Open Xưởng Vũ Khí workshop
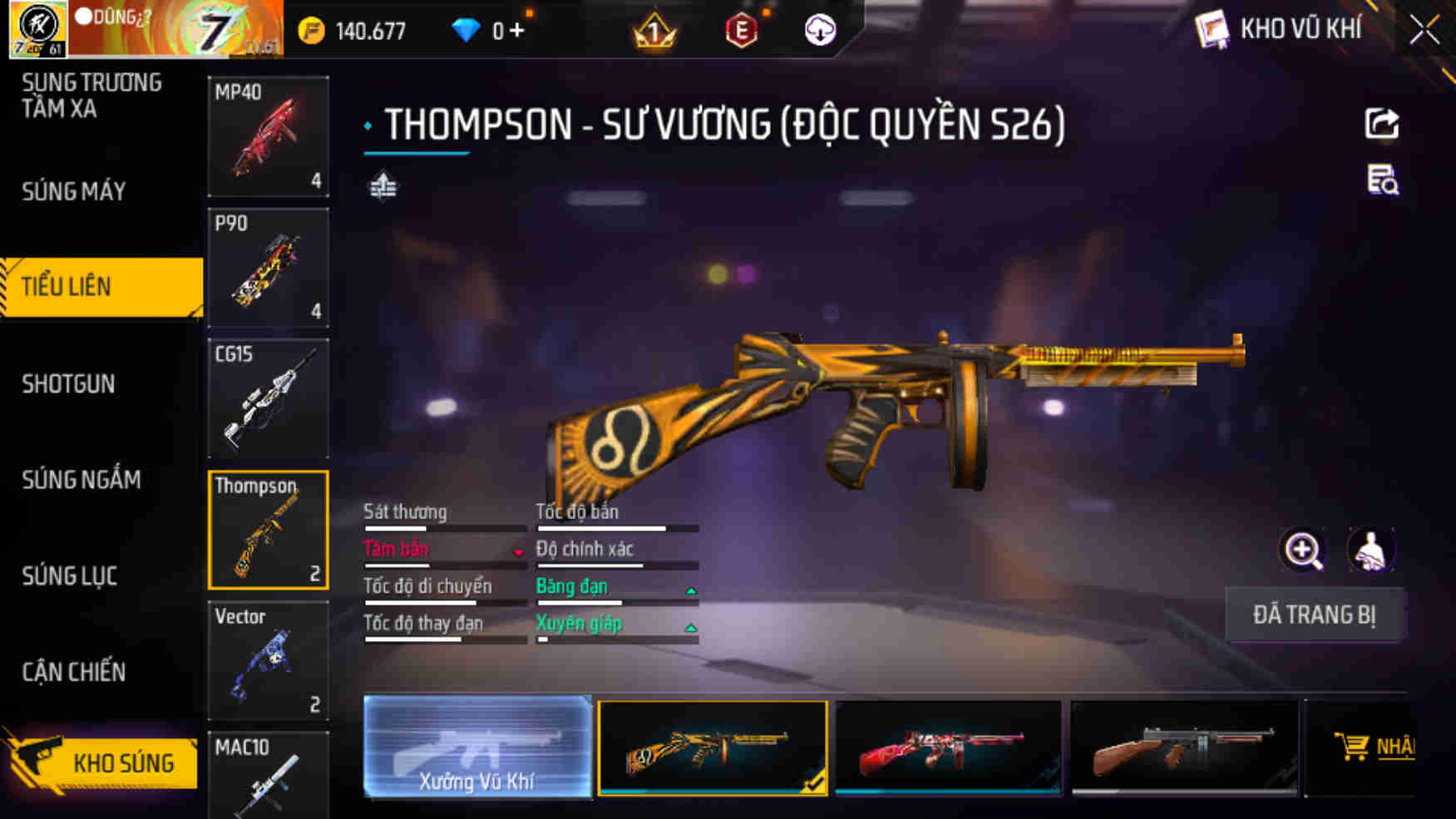Screen dimensions: 1456x819 476,749
